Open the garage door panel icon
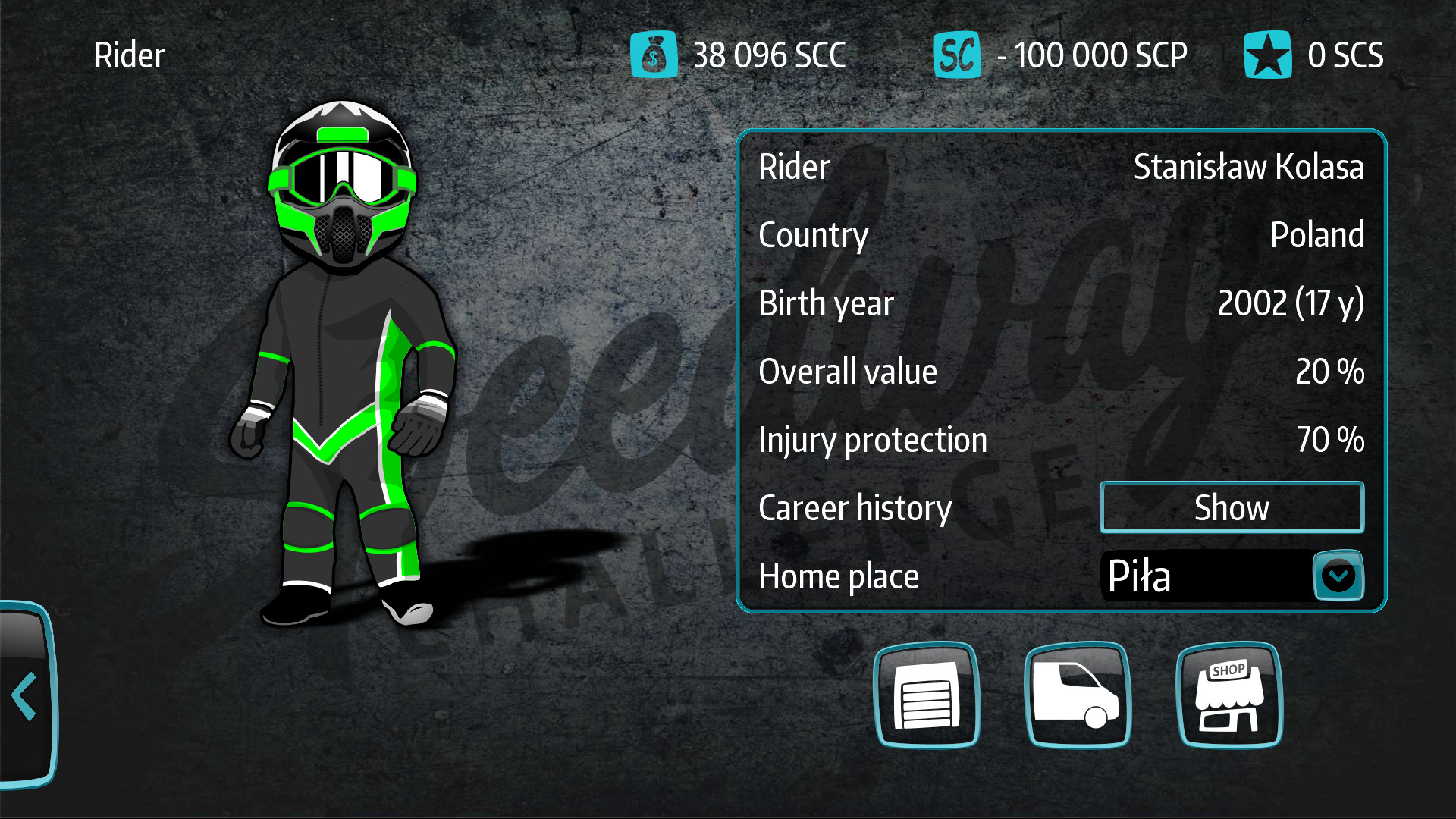Viewport: 1456px width, 819px height. 927,696
